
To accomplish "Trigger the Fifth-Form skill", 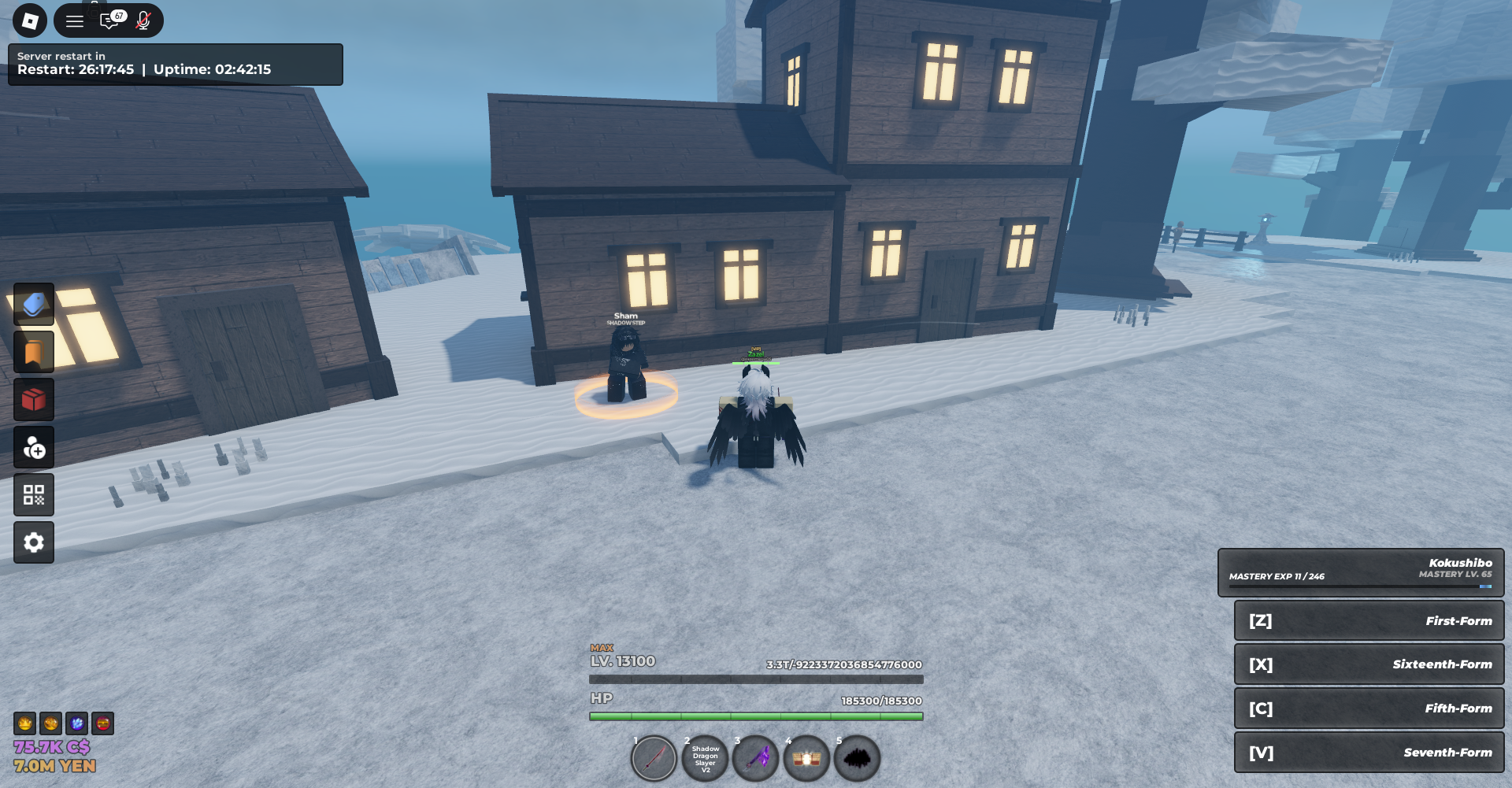I will [1369, 708].
